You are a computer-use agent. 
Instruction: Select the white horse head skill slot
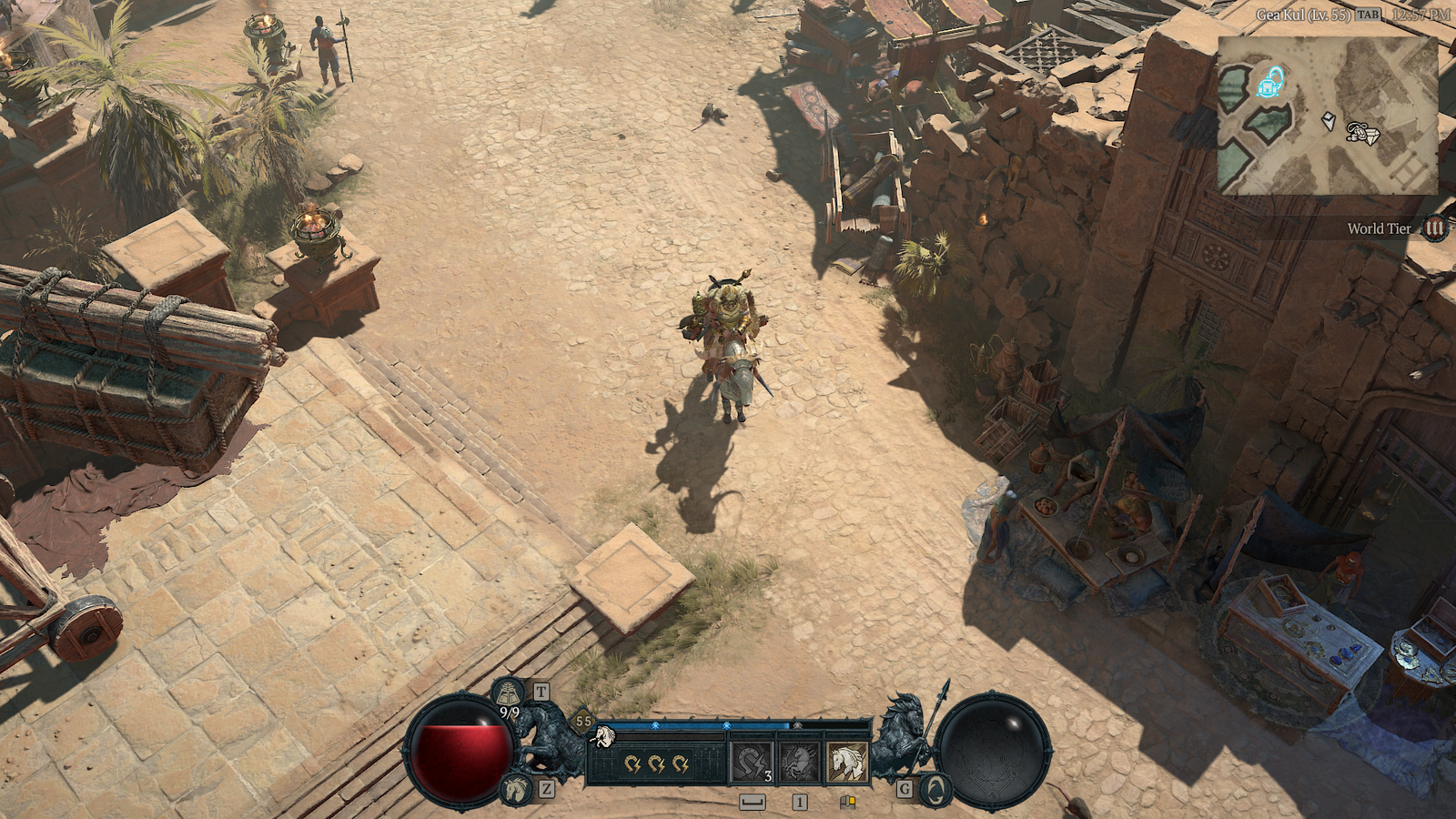coord(846,763)
